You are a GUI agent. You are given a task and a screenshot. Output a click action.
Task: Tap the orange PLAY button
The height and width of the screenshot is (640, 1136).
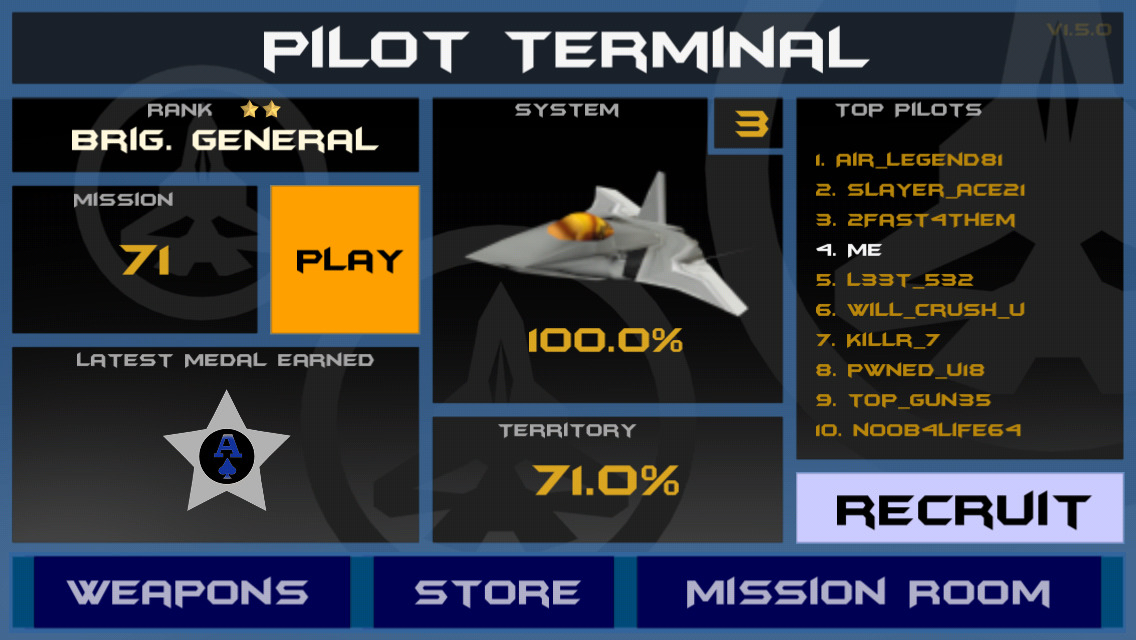(345, 260)
